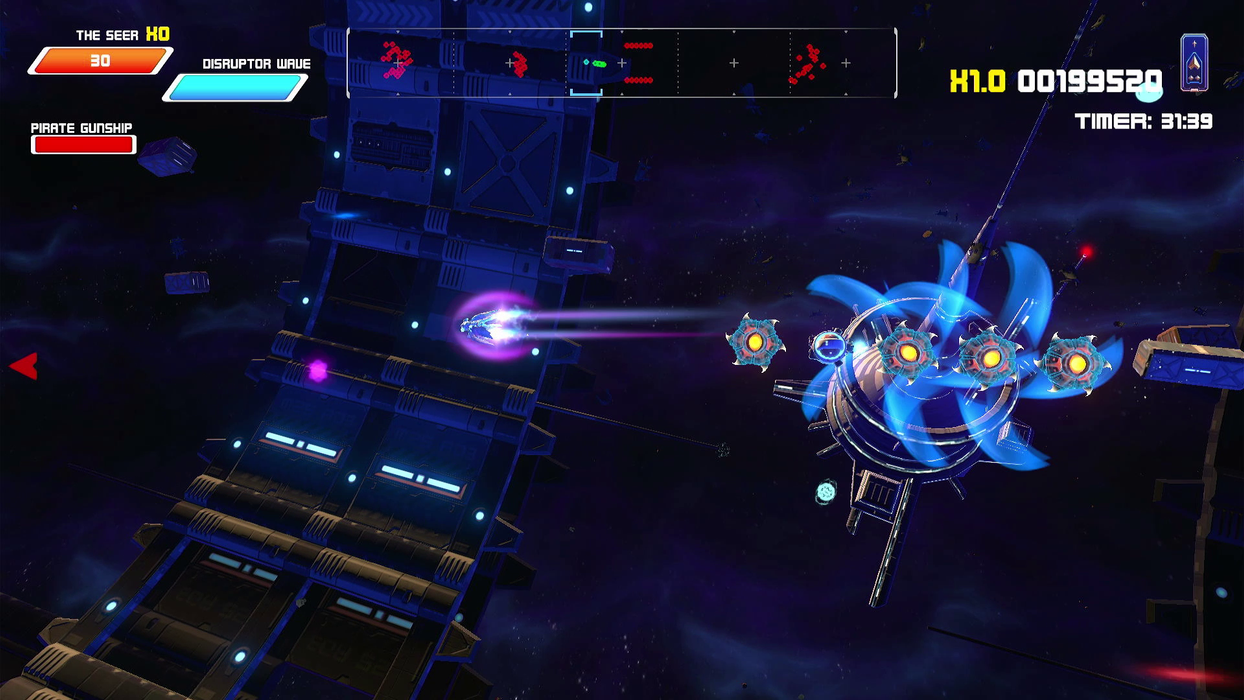Click the red offscreen enemy arrow indicator

[x=24, y=366]
